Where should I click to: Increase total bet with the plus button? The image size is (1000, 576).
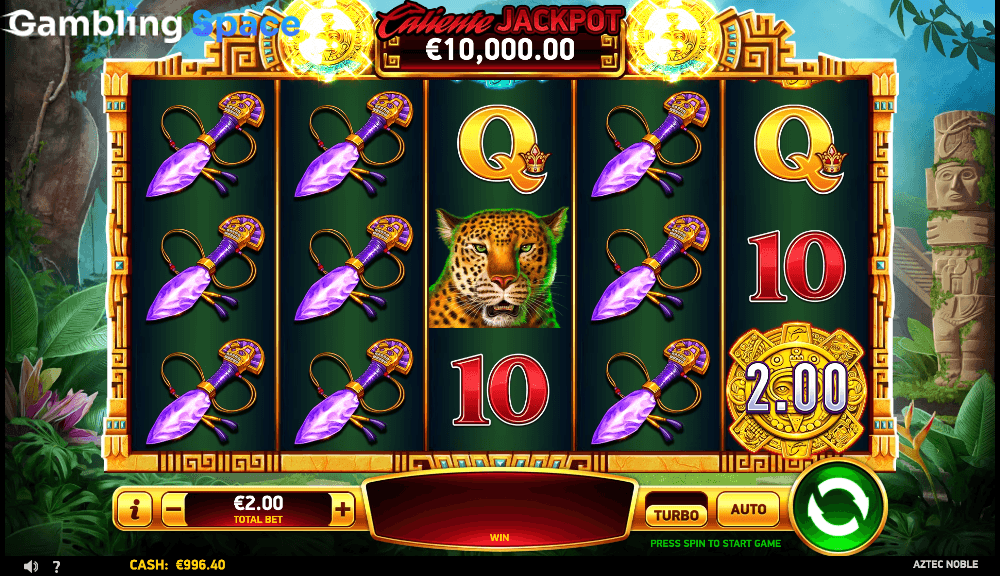[x=343, y=509]
